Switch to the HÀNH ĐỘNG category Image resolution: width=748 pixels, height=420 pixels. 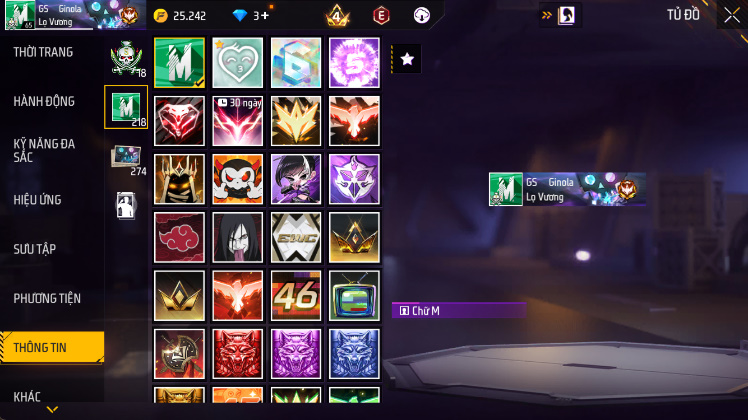coord(44,101)
